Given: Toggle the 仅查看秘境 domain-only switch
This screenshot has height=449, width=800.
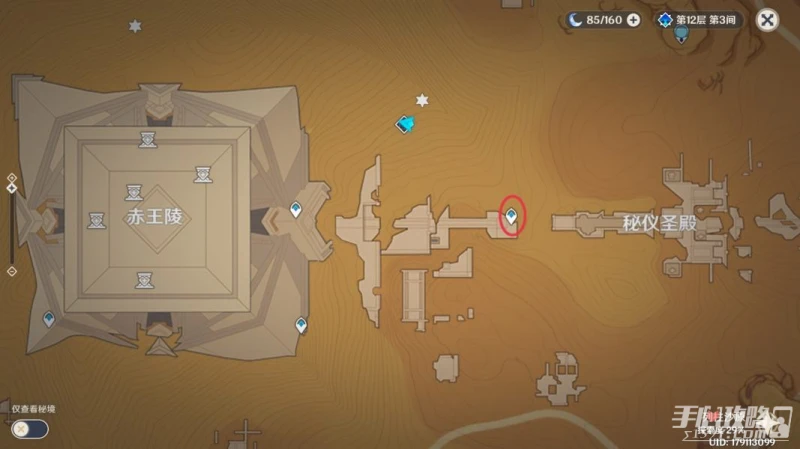Looking at the screenshot, I should pos(30,428).
